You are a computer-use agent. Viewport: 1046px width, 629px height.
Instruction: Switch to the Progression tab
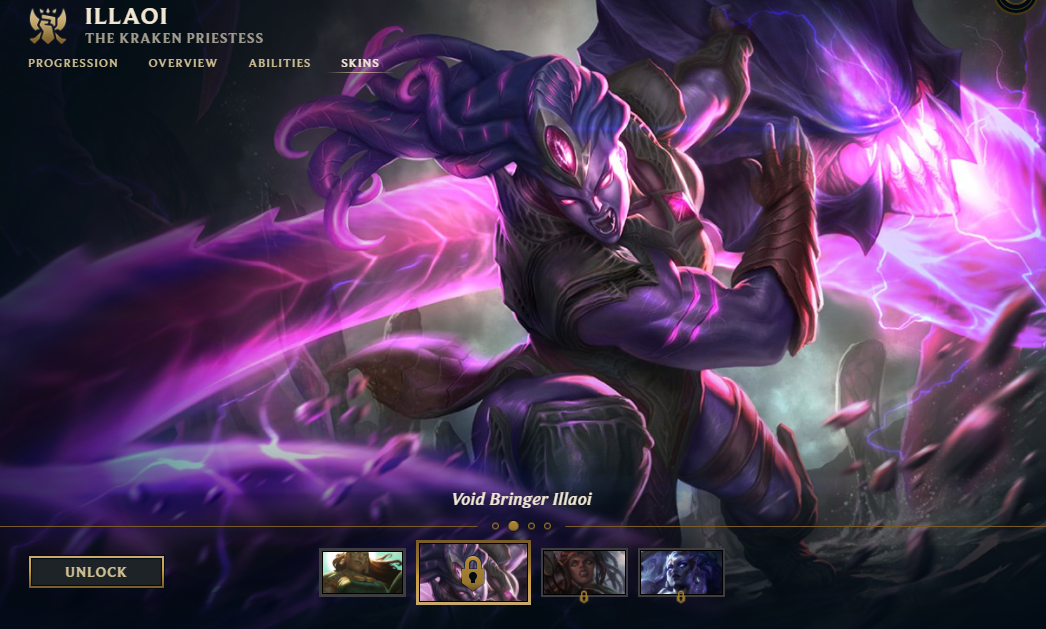(x=73, y=63)
